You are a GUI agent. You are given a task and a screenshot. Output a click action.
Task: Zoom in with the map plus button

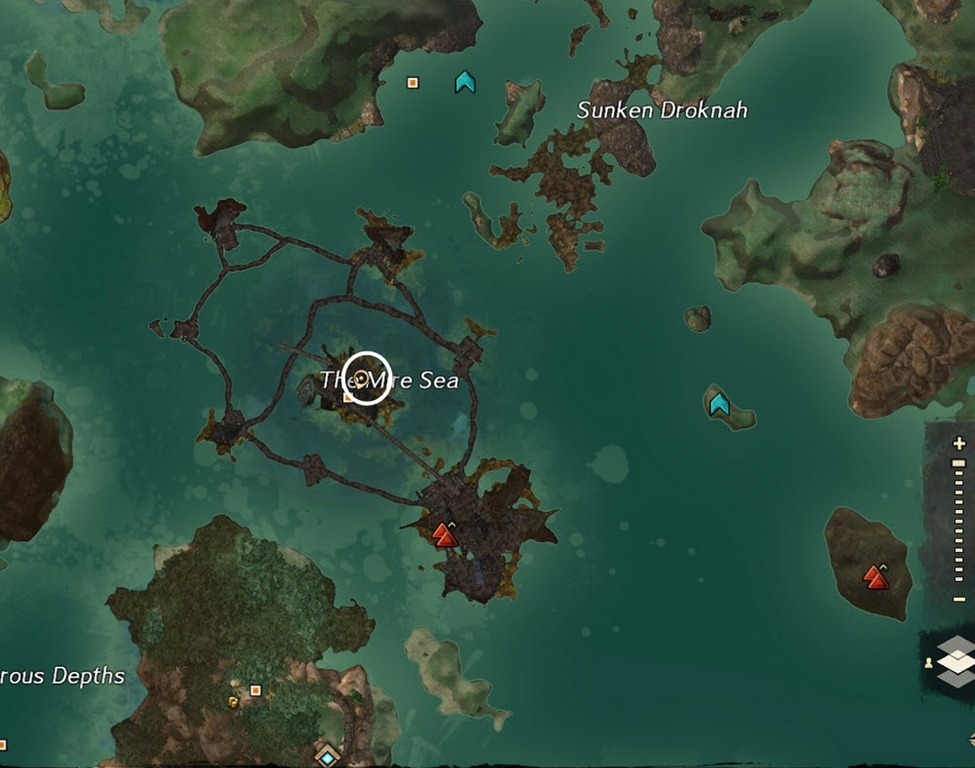tap(960, 443)
